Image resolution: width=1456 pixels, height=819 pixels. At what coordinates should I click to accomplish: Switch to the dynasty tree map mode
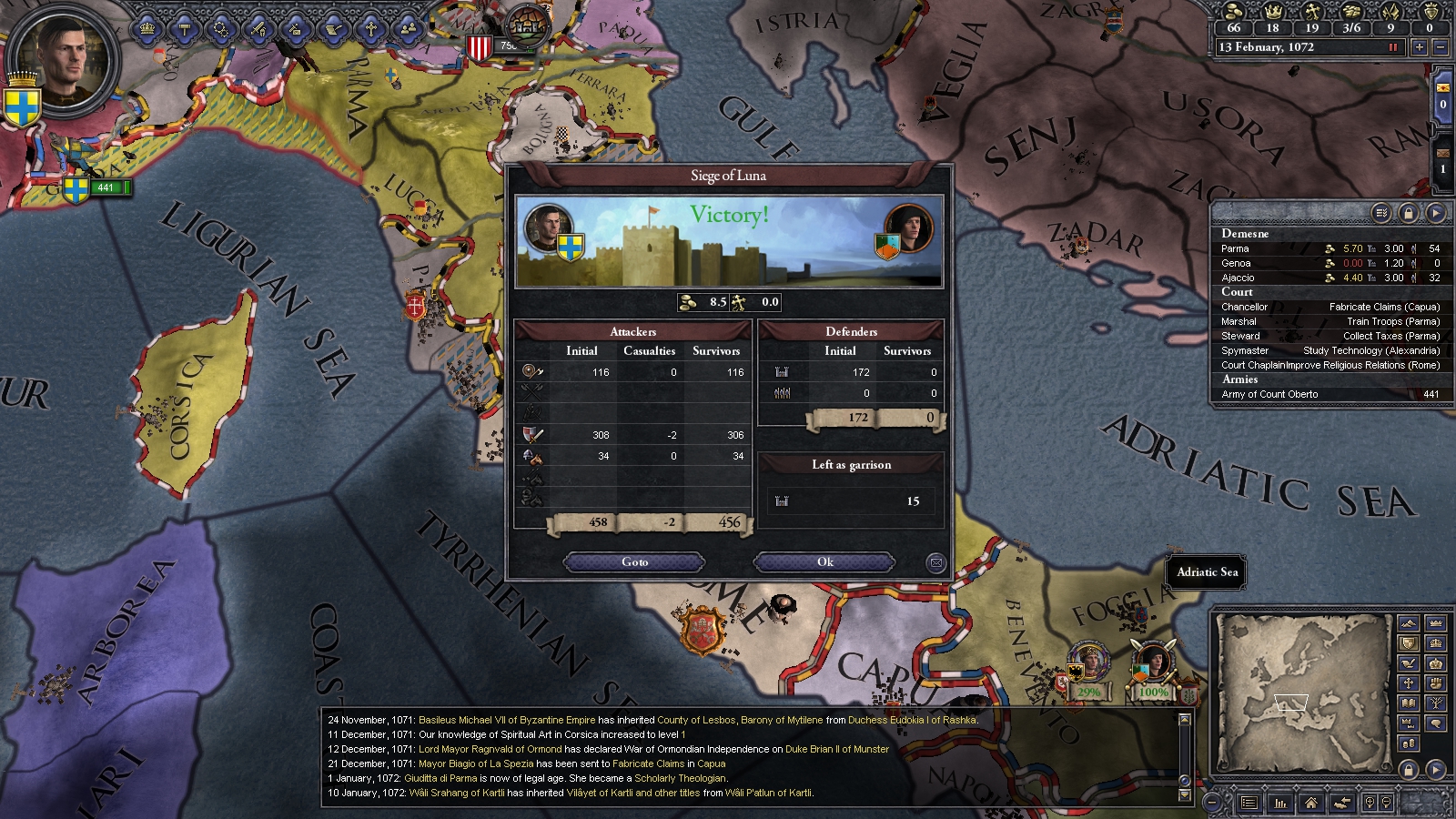[x=1436, y=703]
